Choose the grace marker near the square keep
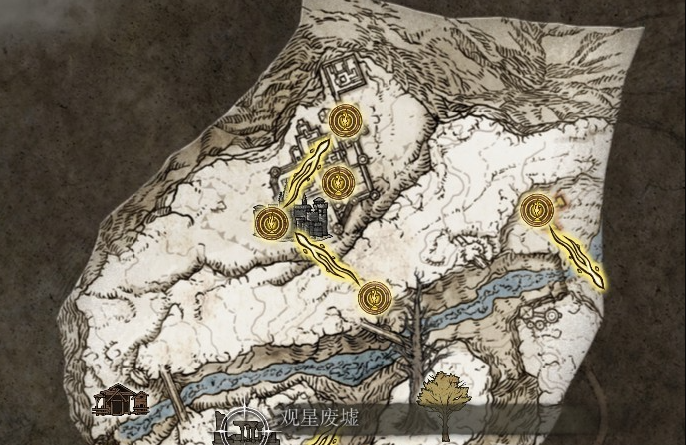Viewport: 686px width, 445px height. click(346, 121)
